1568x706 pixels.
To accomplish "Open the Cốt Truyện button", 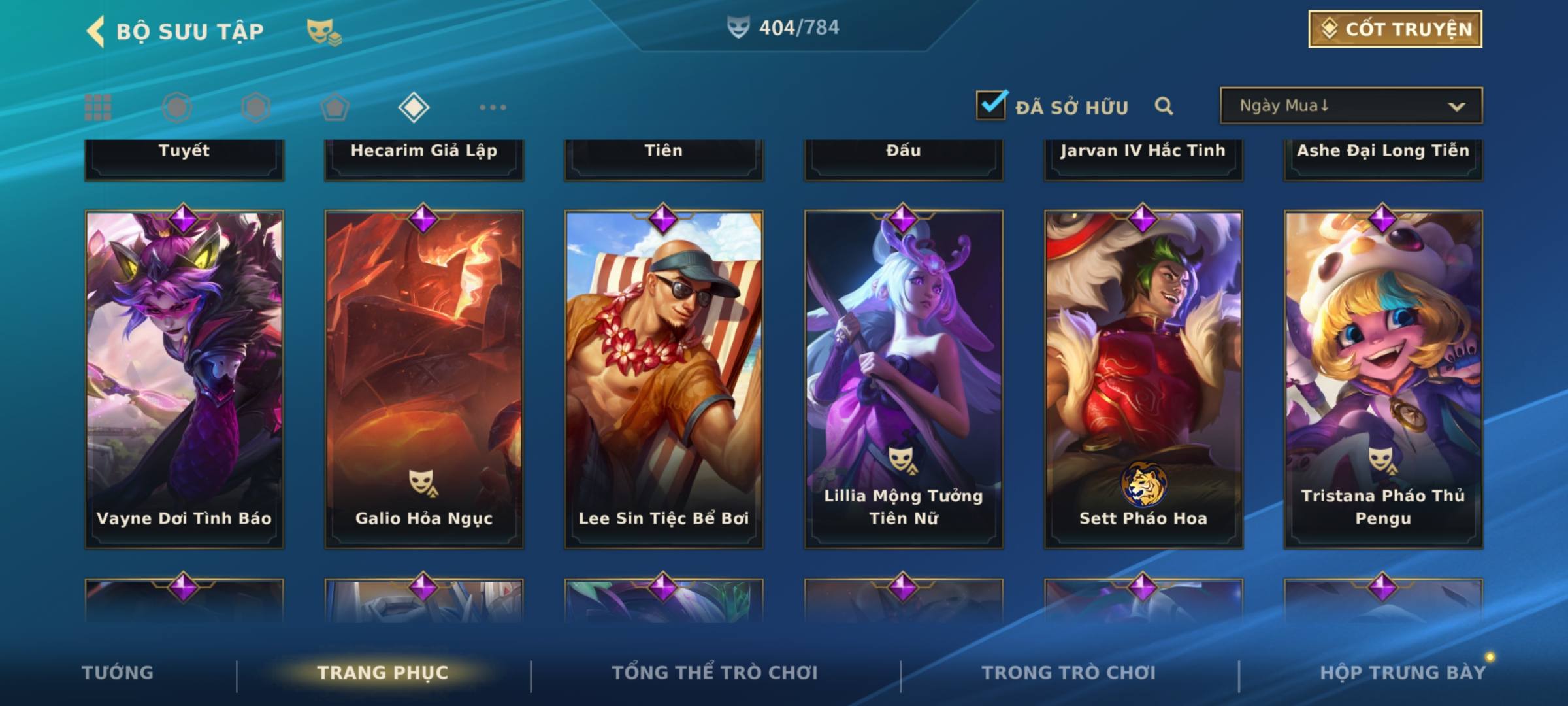I will [1395, 29].
